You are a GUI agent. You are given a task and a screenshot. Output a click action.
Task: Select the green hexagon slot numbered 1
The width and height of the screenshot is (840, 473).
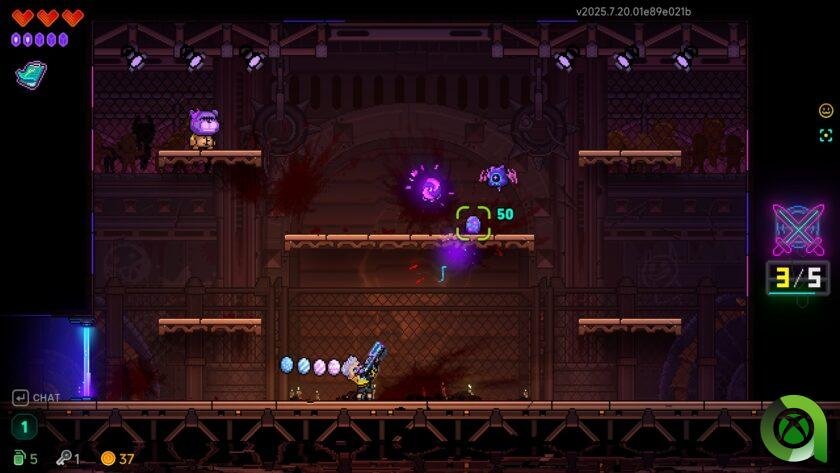tap(24, 427)
